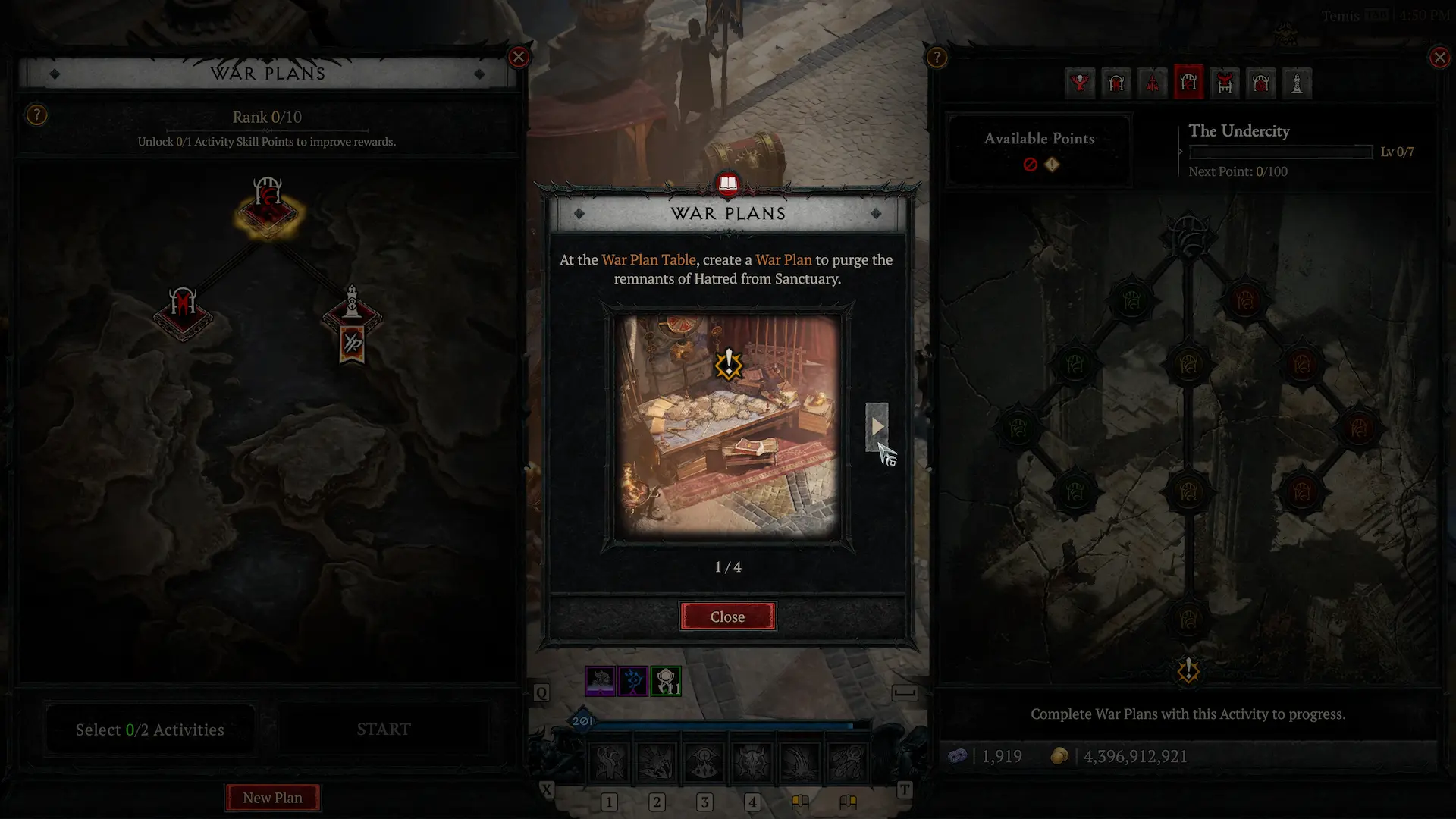The image size is (1456, 819).
Task: Open the tower activity icon on far right
Action: point(1297,83)
